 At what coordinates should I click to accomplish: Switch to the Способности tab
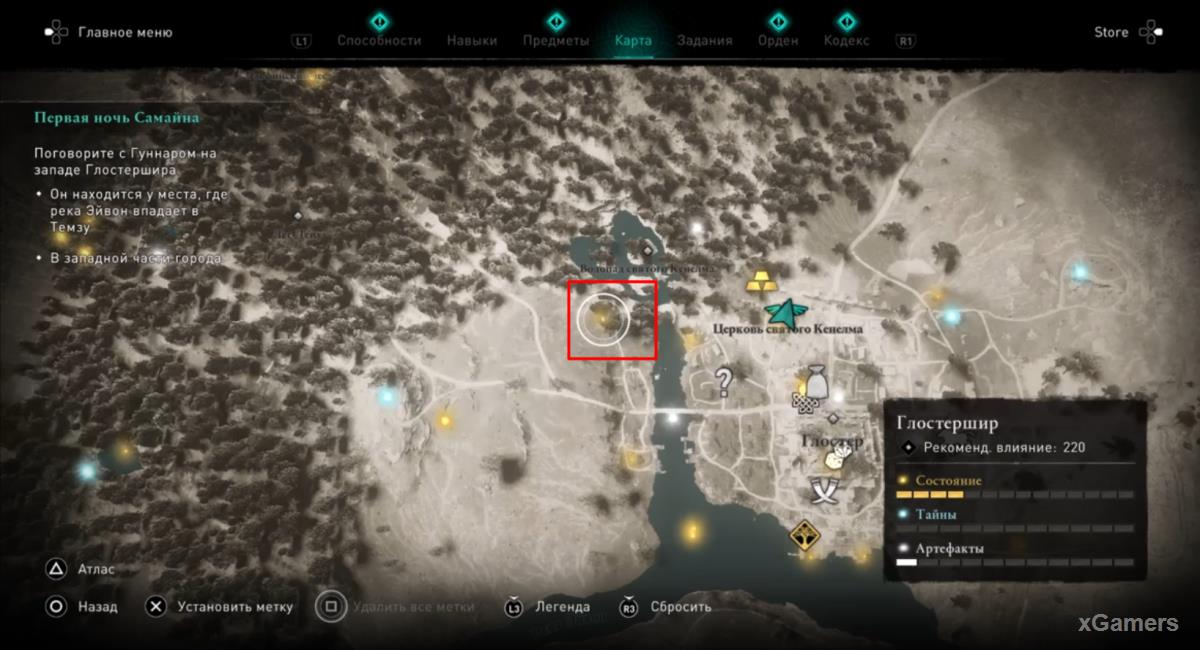[x=379, y=41]
